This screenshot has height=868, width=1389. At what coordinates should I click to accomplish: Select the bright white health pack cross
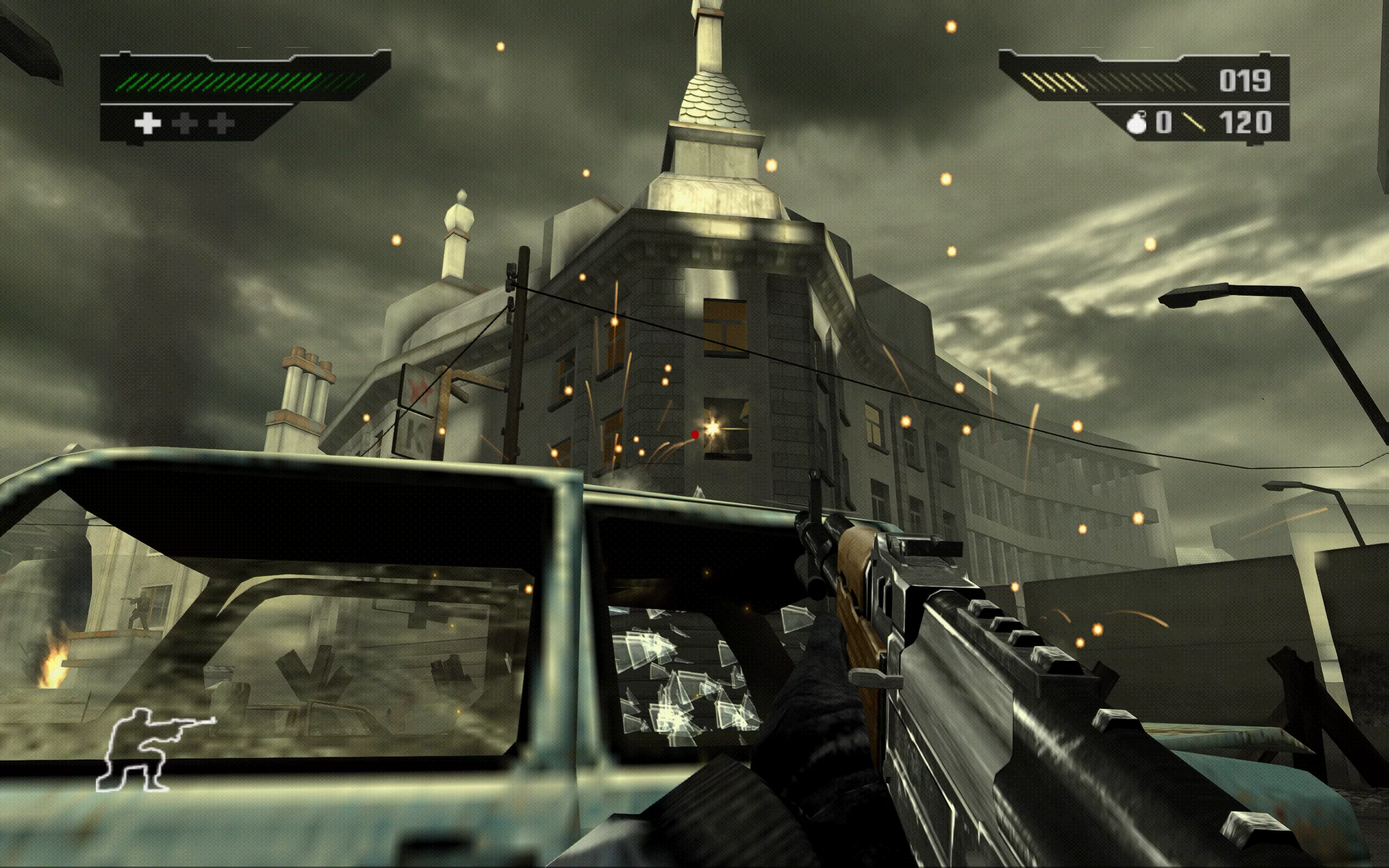tap(147, 124)
